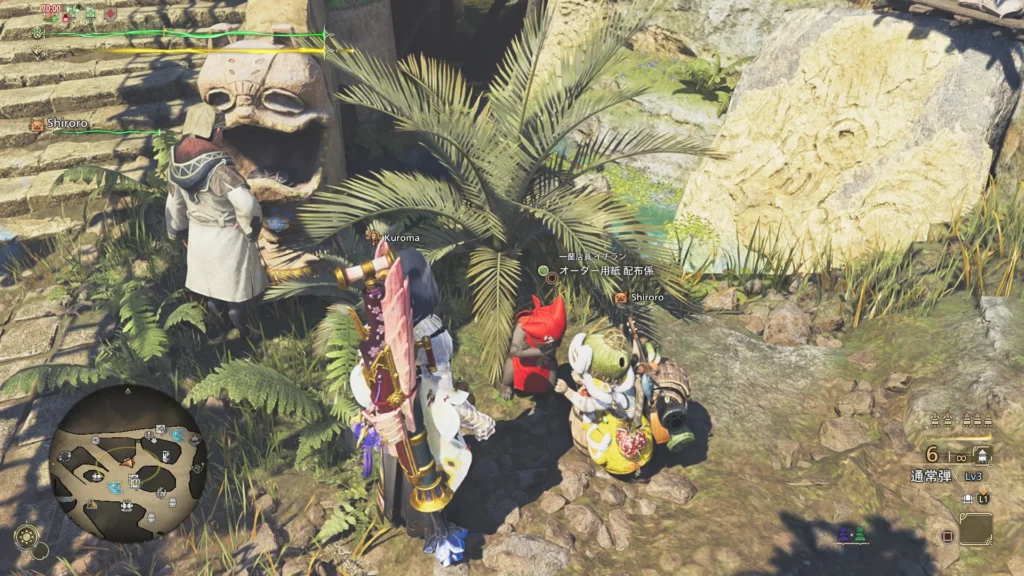Viewport: 1024px width, 576px height.
Task: Select Shiroro in the party member list
Action: point(67,124)
